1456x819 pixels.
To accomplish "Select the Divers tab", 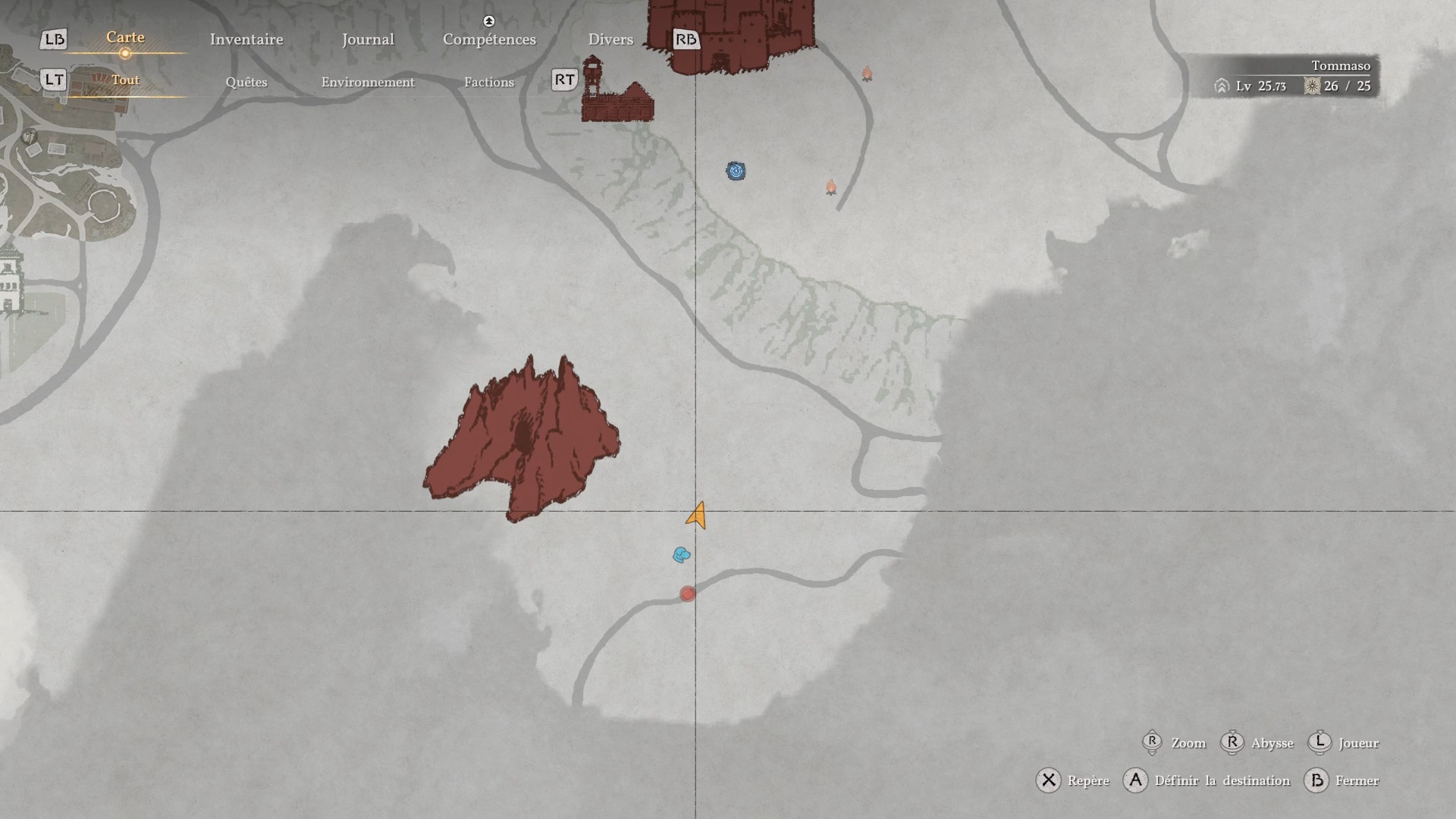I will (610, 39).
